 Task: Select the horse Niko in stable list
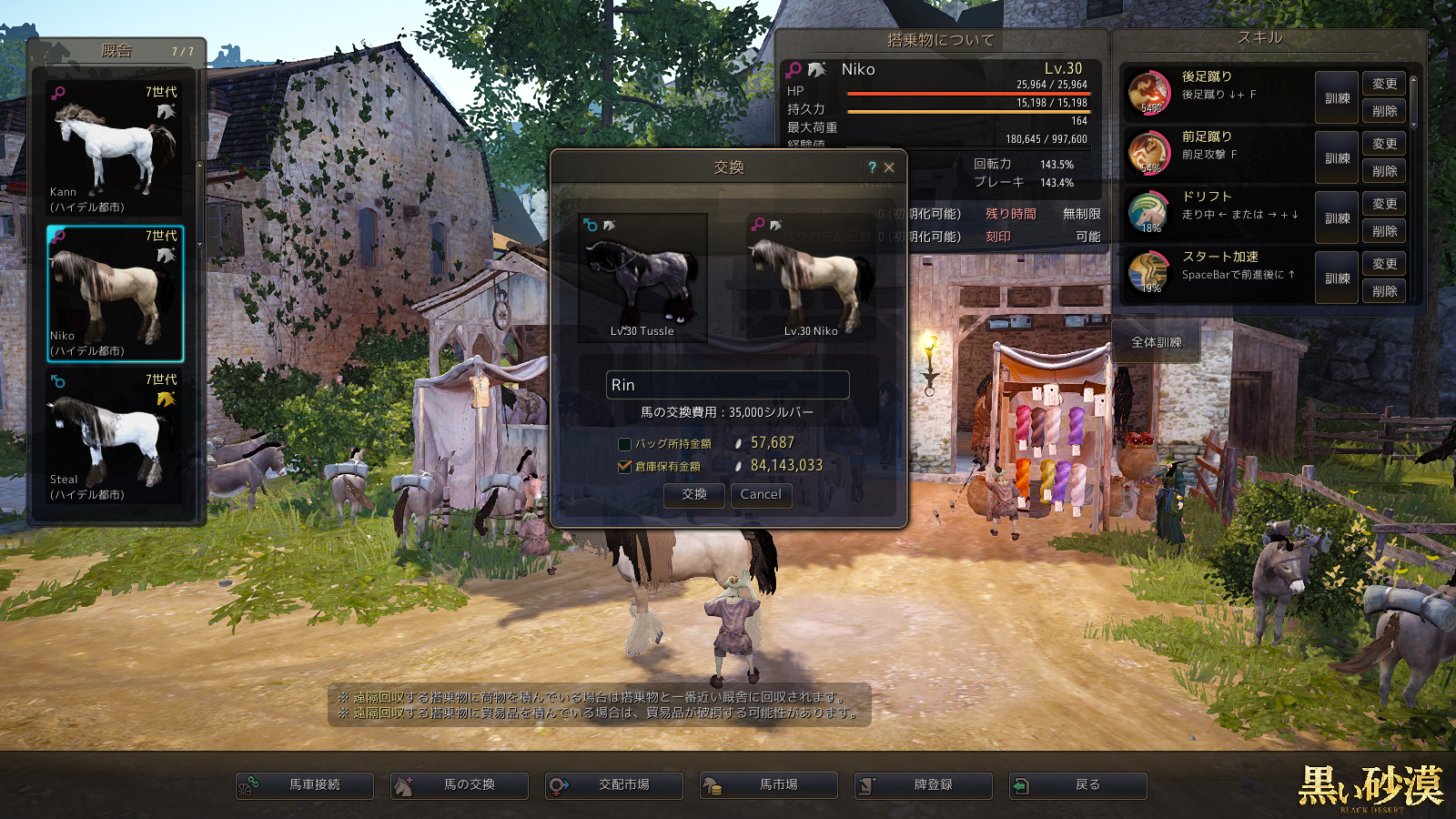click(x=115, y=293)
